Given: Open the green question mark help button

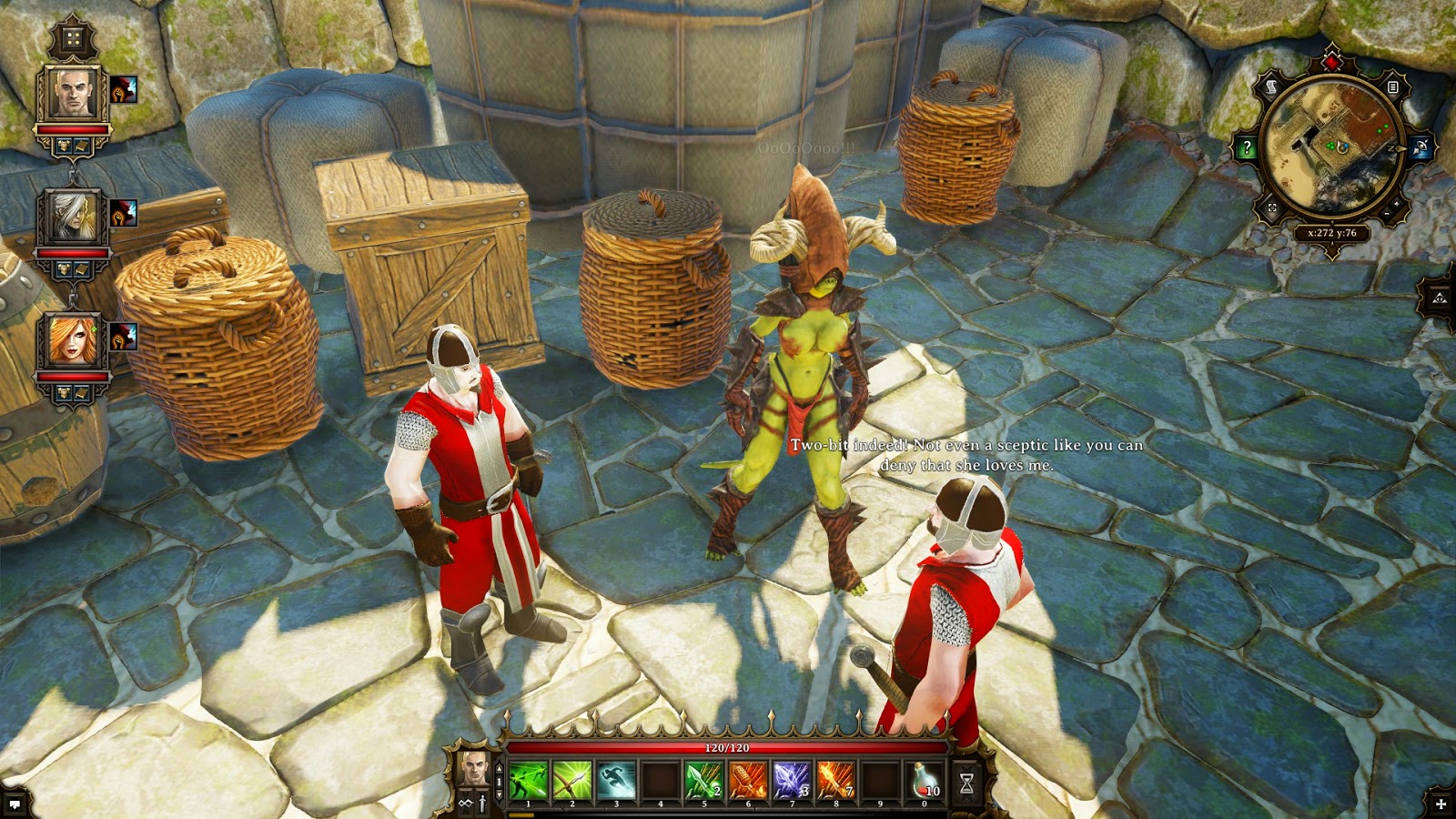Looking at the screenshot, I should click(1247, 147).
